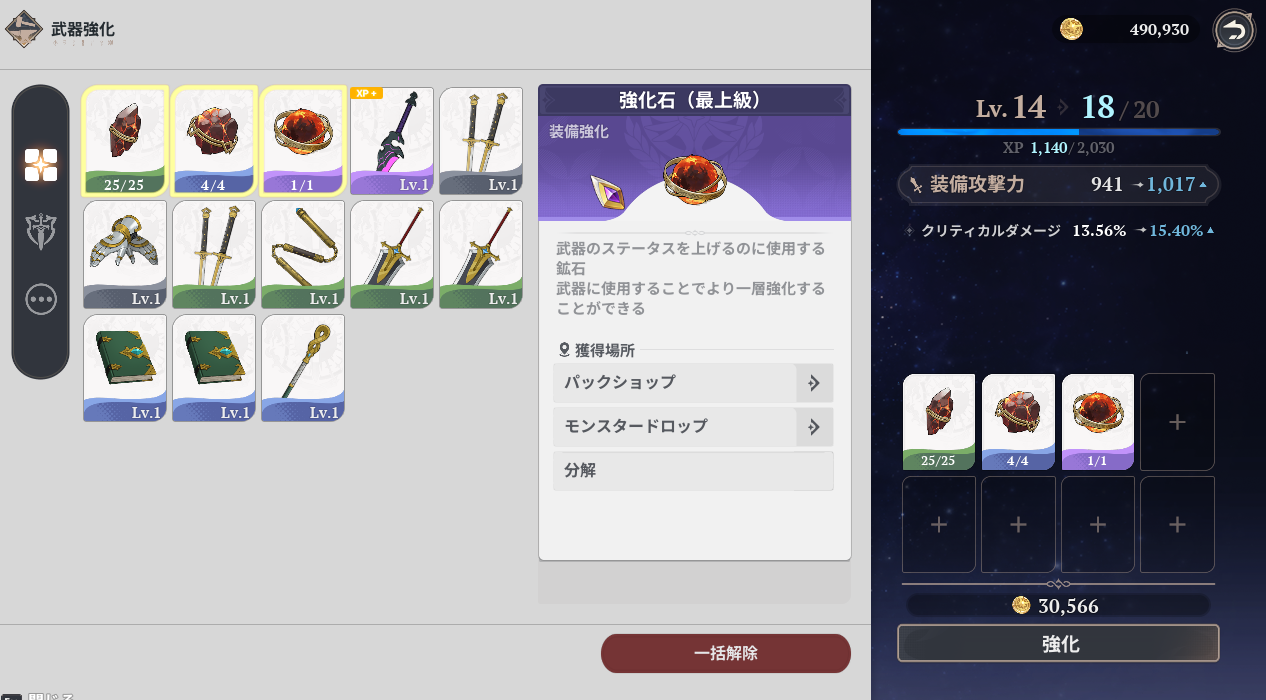Choose the nunchaku weapon slot
The height and width of the screenshot is (700, 1266).
pyautogui.click(x=303, y=254)
